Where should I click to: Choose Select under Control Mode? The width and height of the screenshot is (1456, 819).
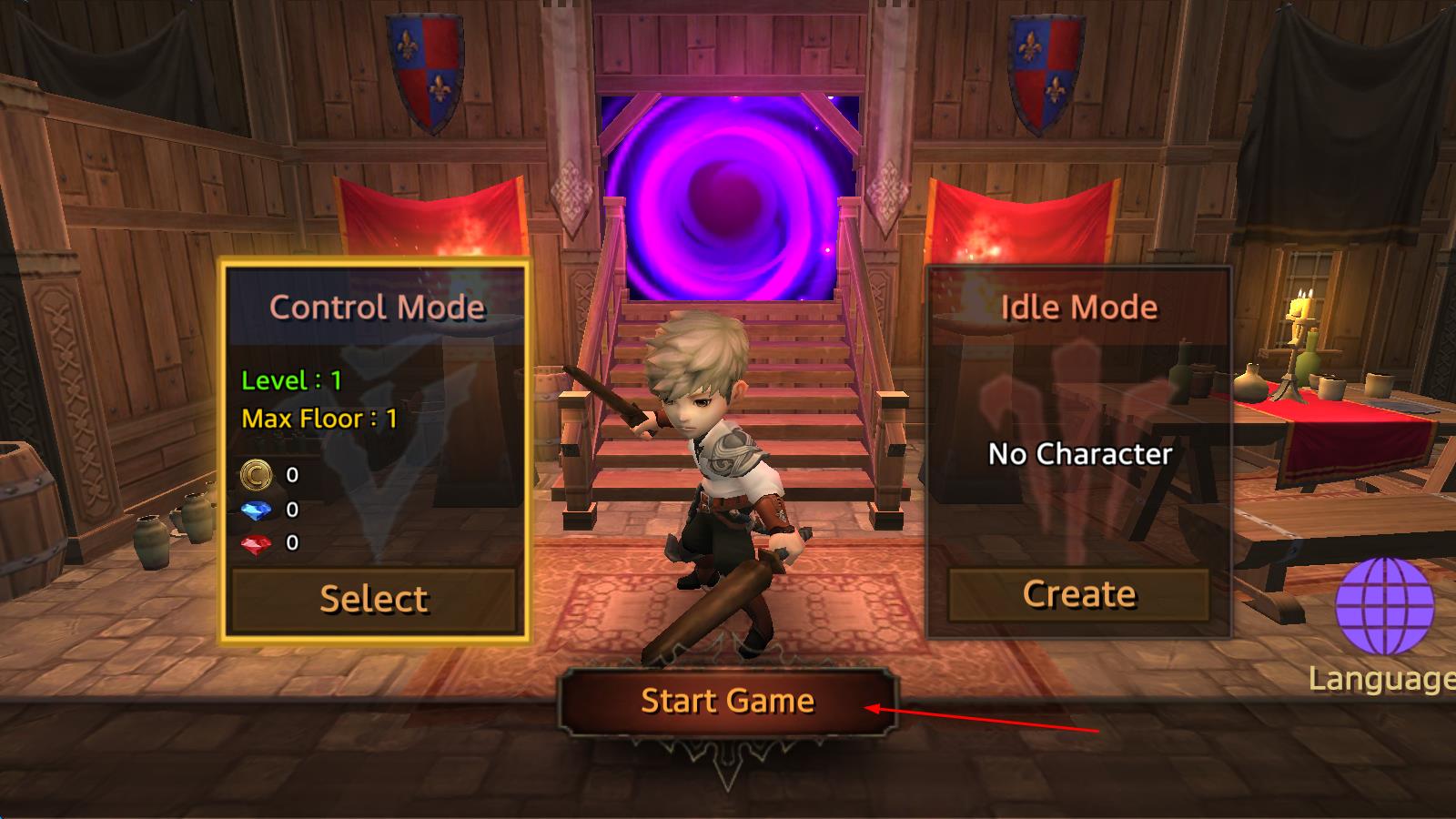pos(373,598)
